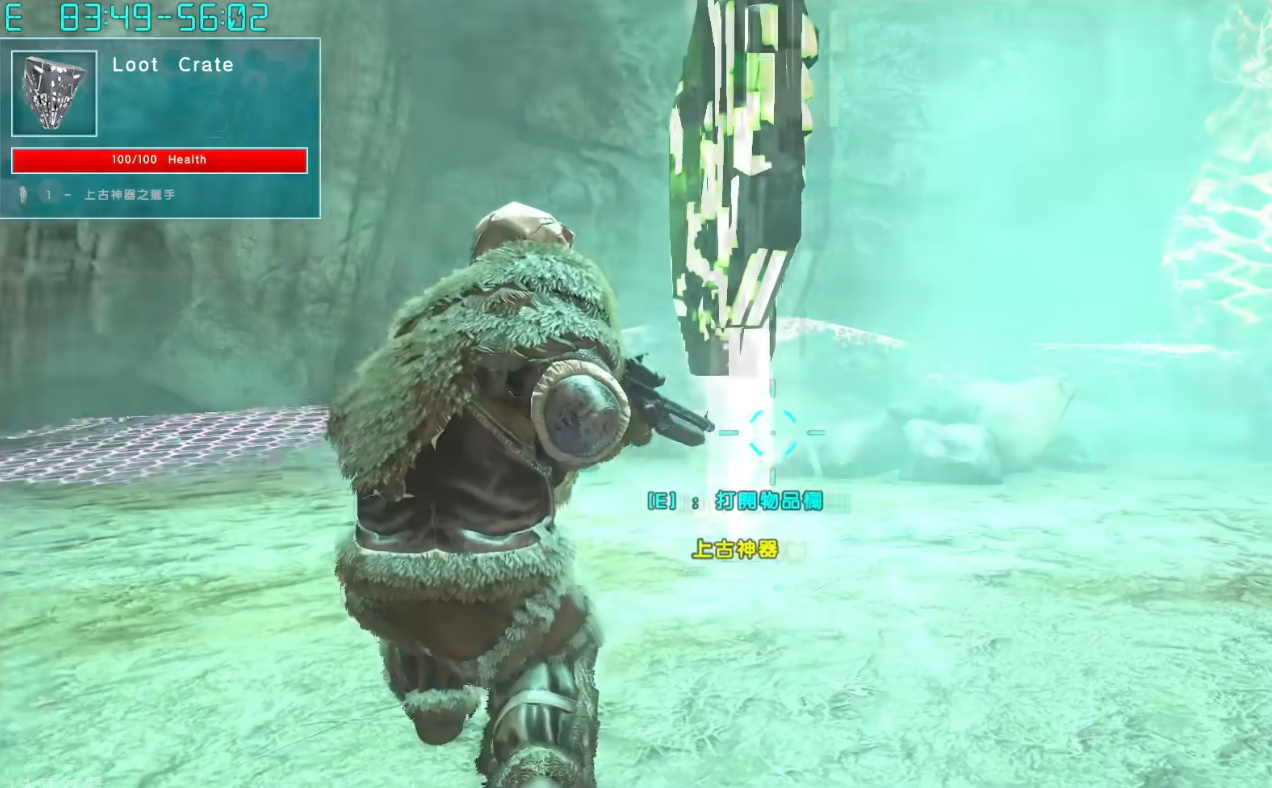
Task: Select the 上古神器之獵手 item row
Action: pyautogui.click(x=129, y=195)
